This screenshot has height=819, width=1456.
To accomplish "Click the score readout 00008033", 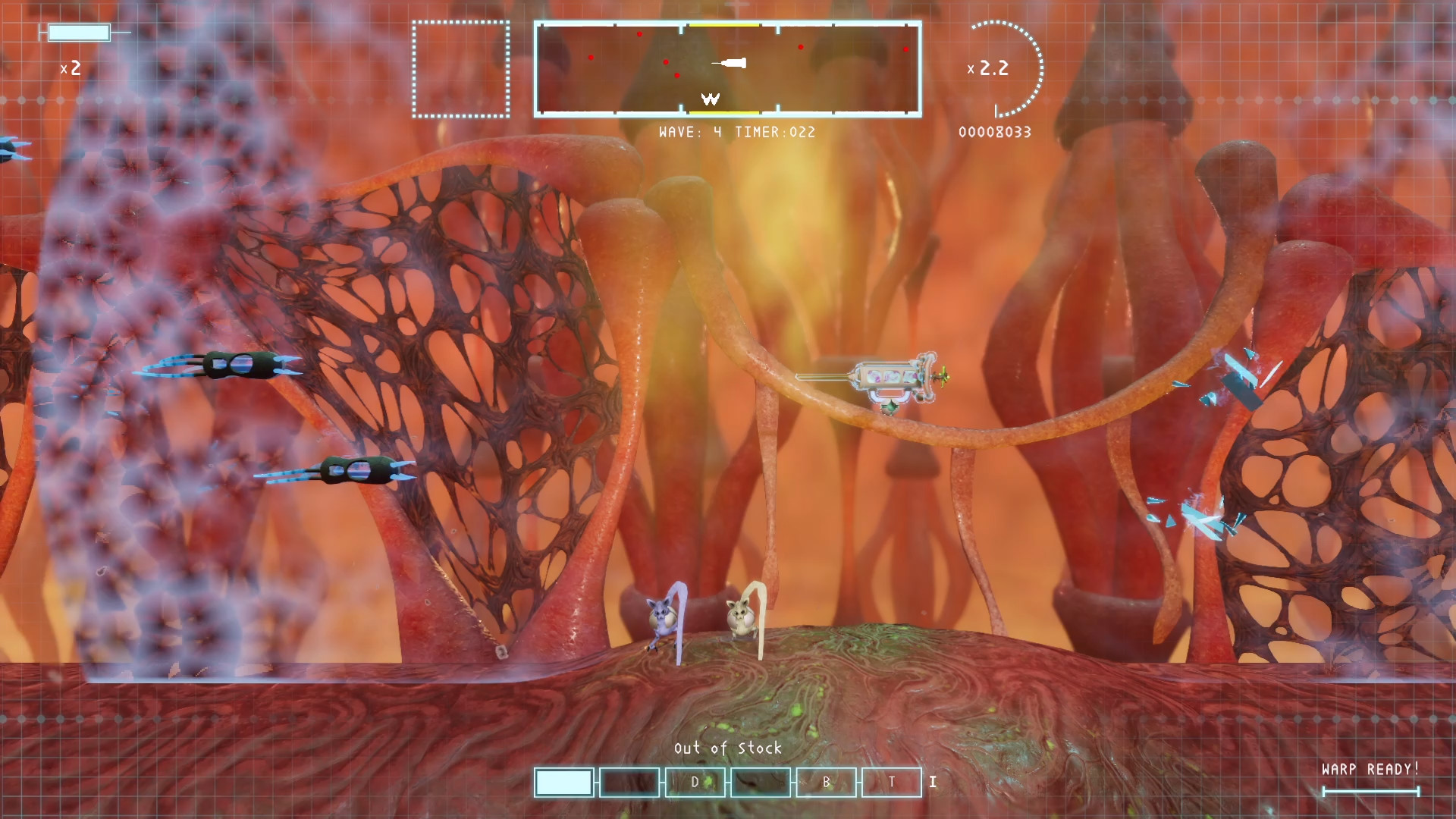I will 994,132.
